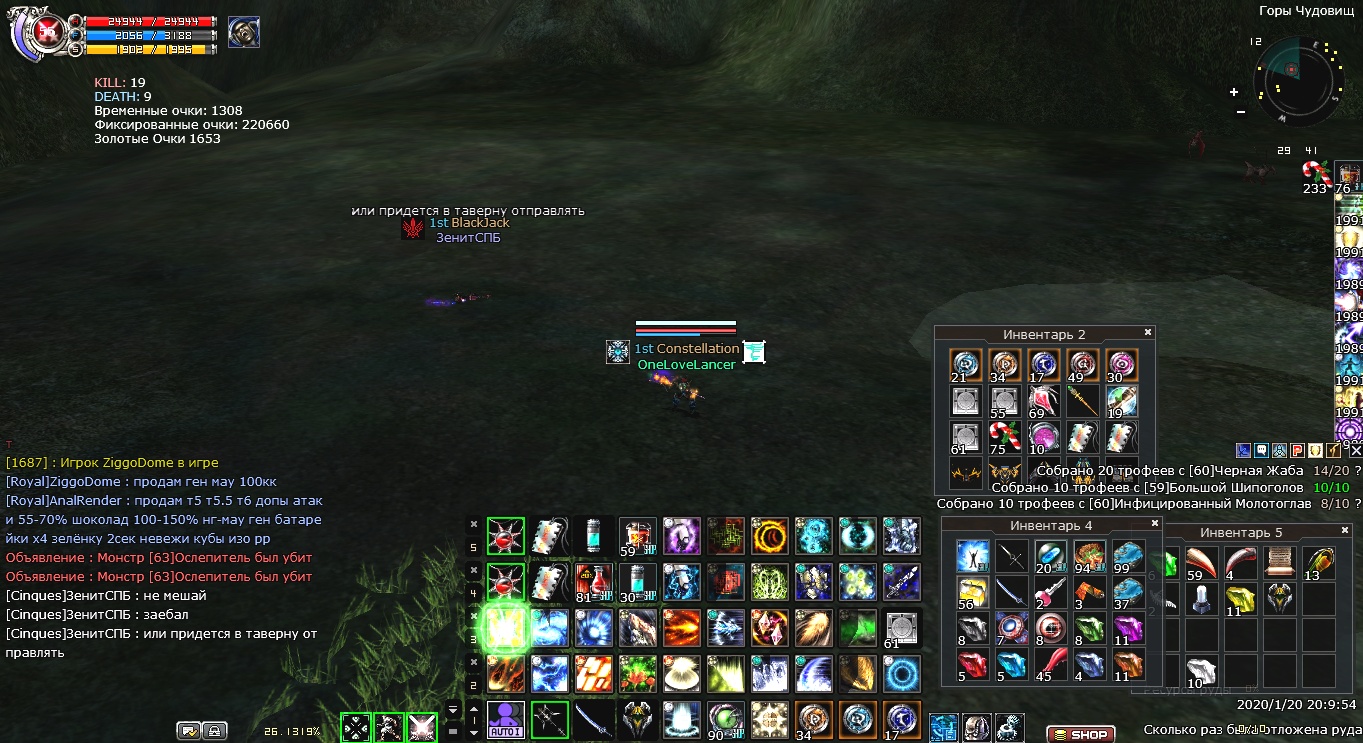
Task: Open the SHOP button
Action: 1081,735
